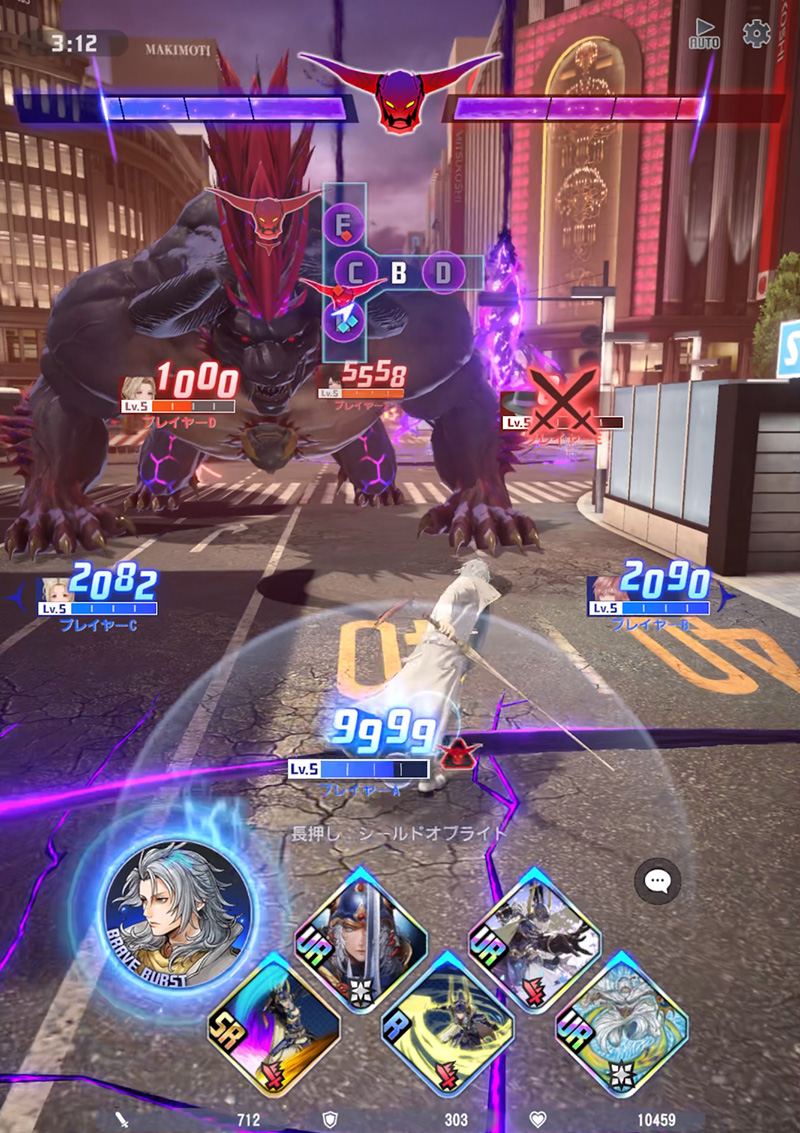Cast the UR white swirl mage card
Image resolution: width=800 pixels, height=1133 pixels.
(621, 1021)
